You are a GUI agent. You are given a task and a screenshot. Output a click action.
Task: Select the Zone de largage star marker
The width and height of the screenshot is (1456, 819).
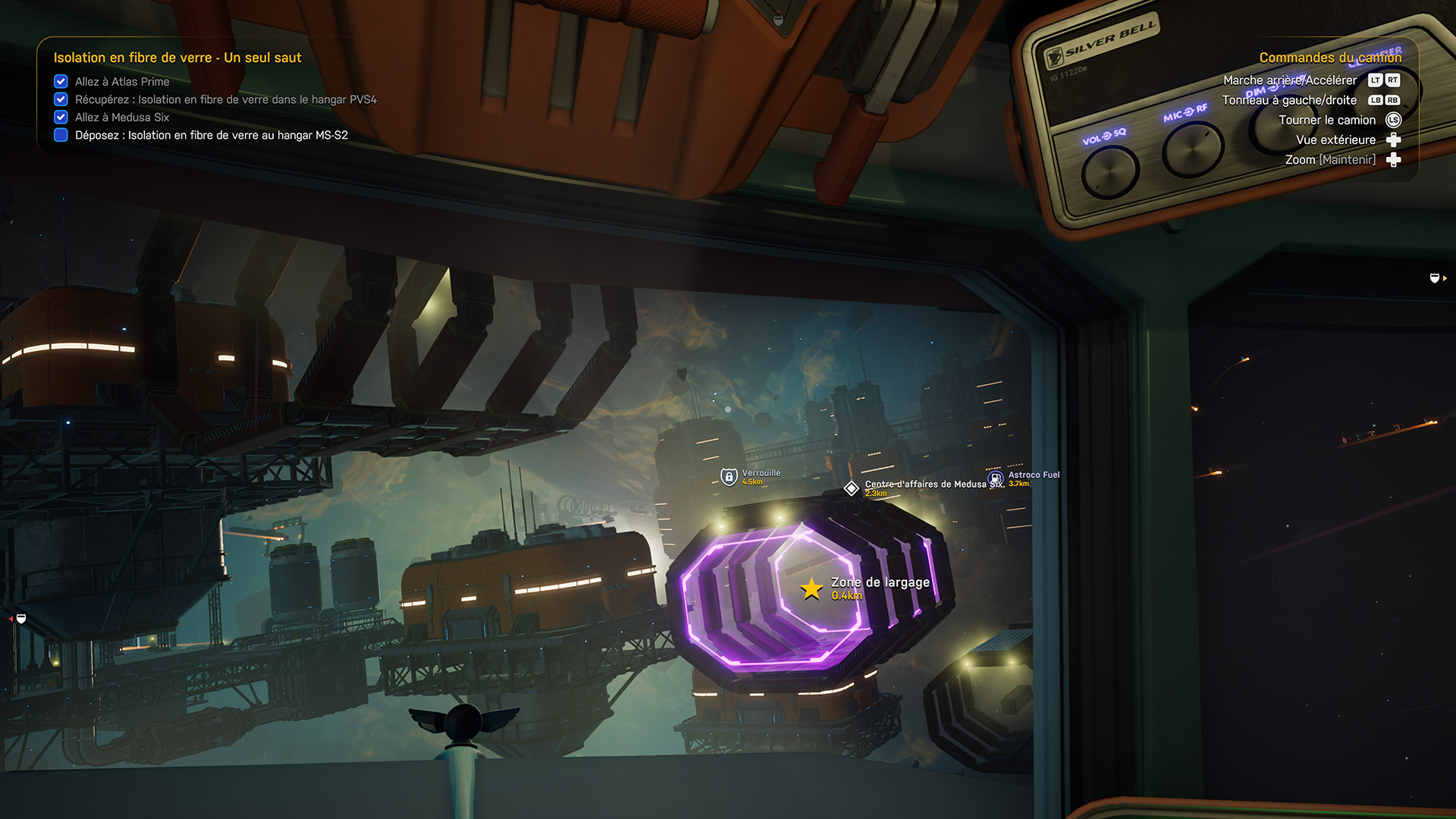pos(811,588)
